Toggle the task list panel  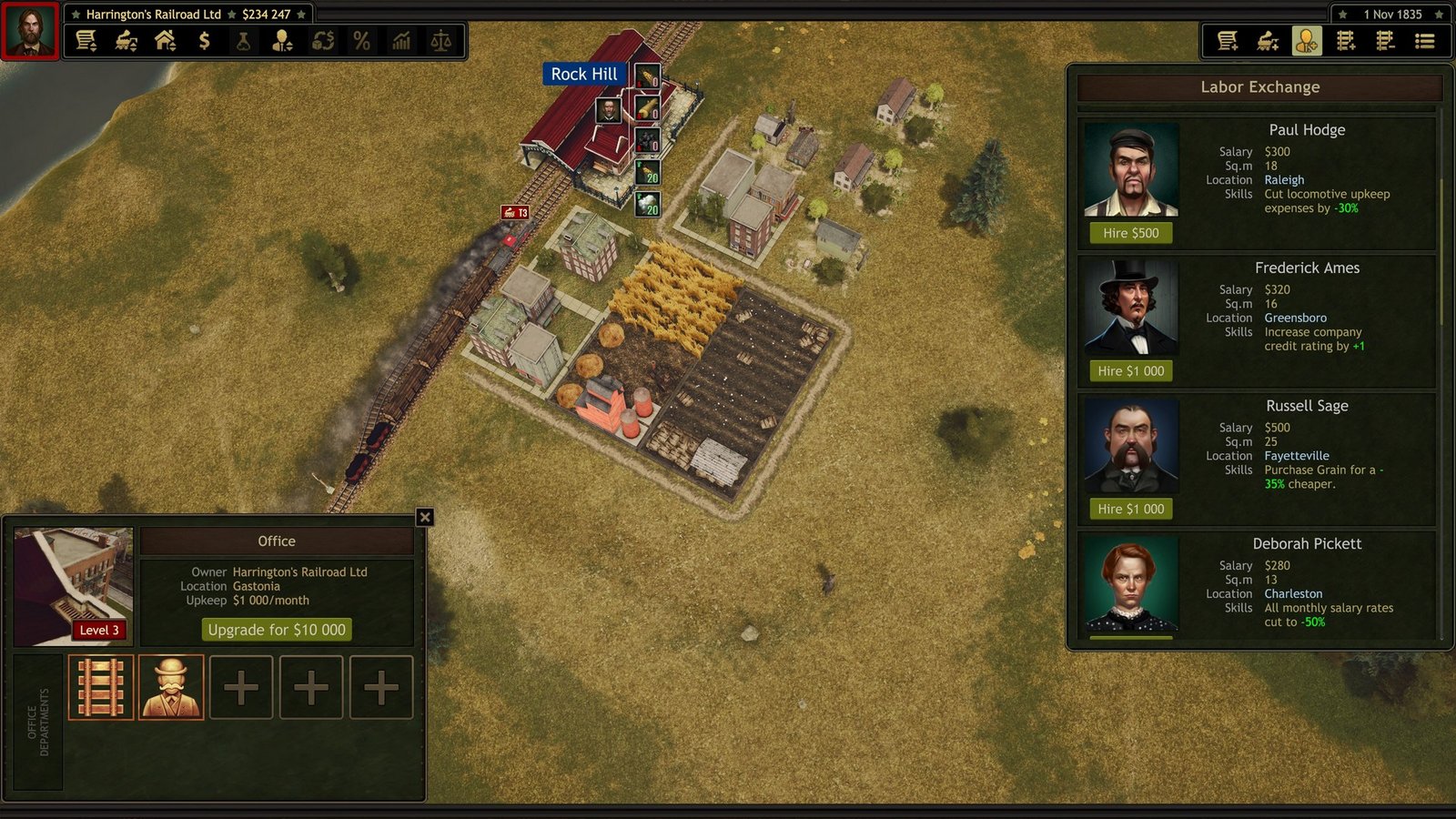(x=1426, y=40)
